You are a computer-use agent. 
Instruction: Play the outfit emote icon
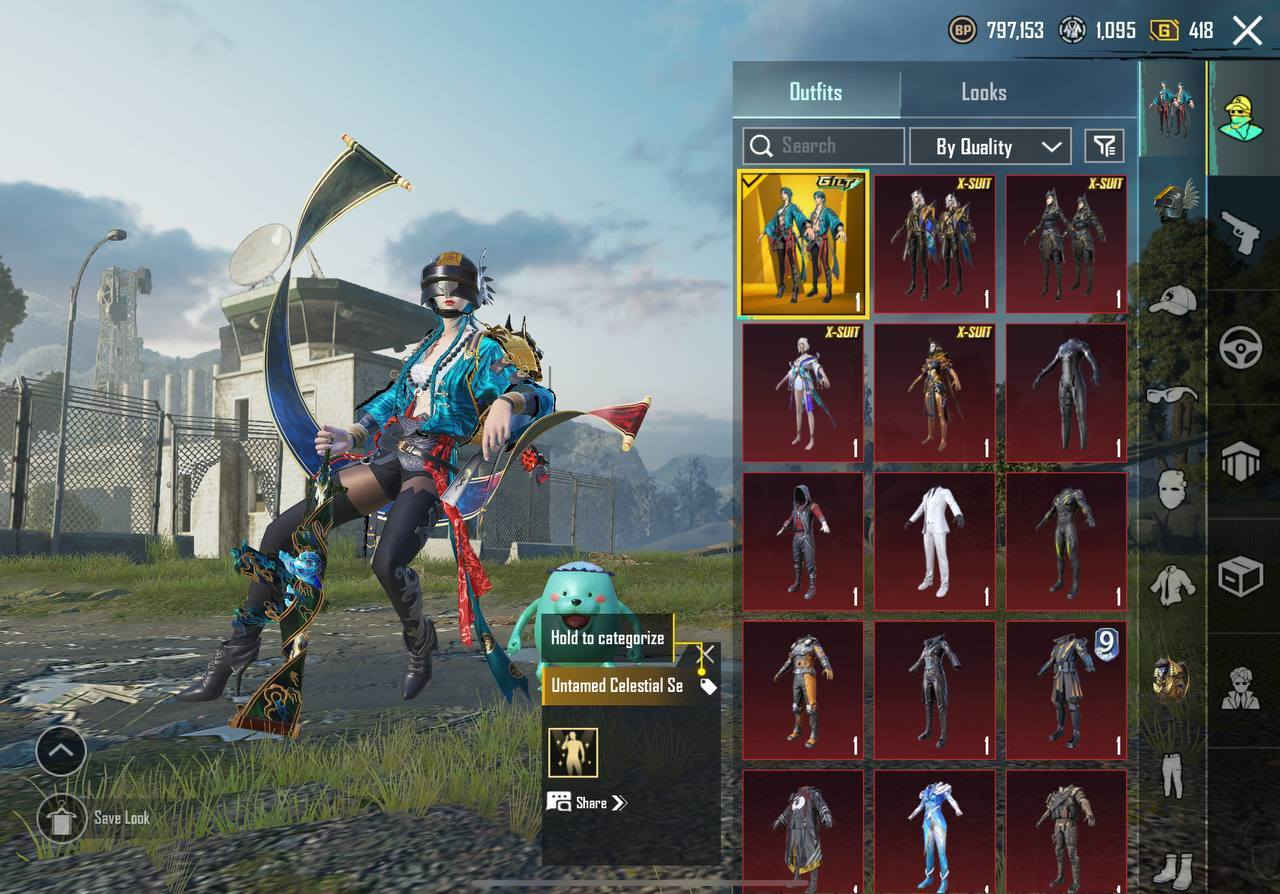573,753
